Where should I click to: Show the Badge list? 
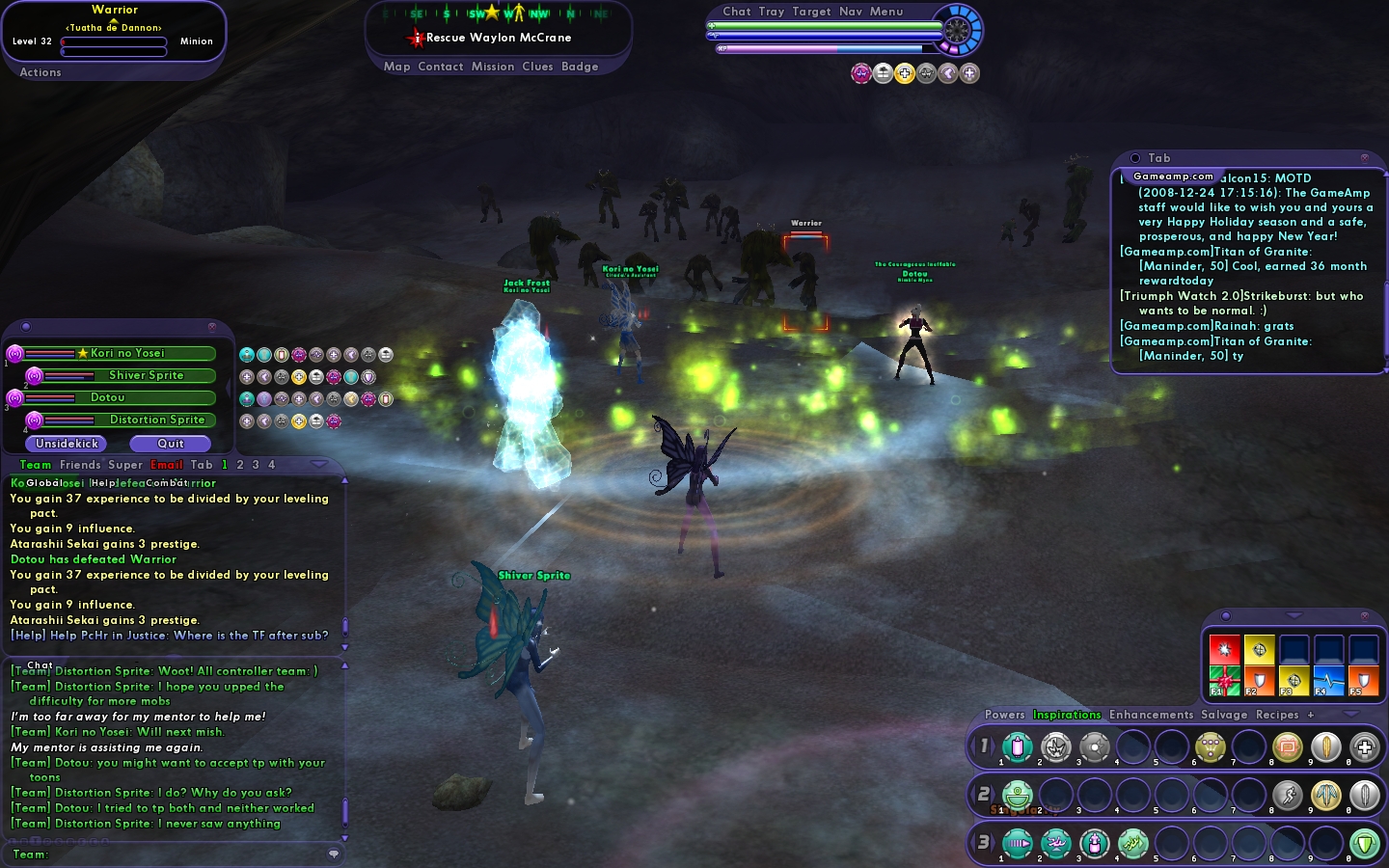point(580,67)
